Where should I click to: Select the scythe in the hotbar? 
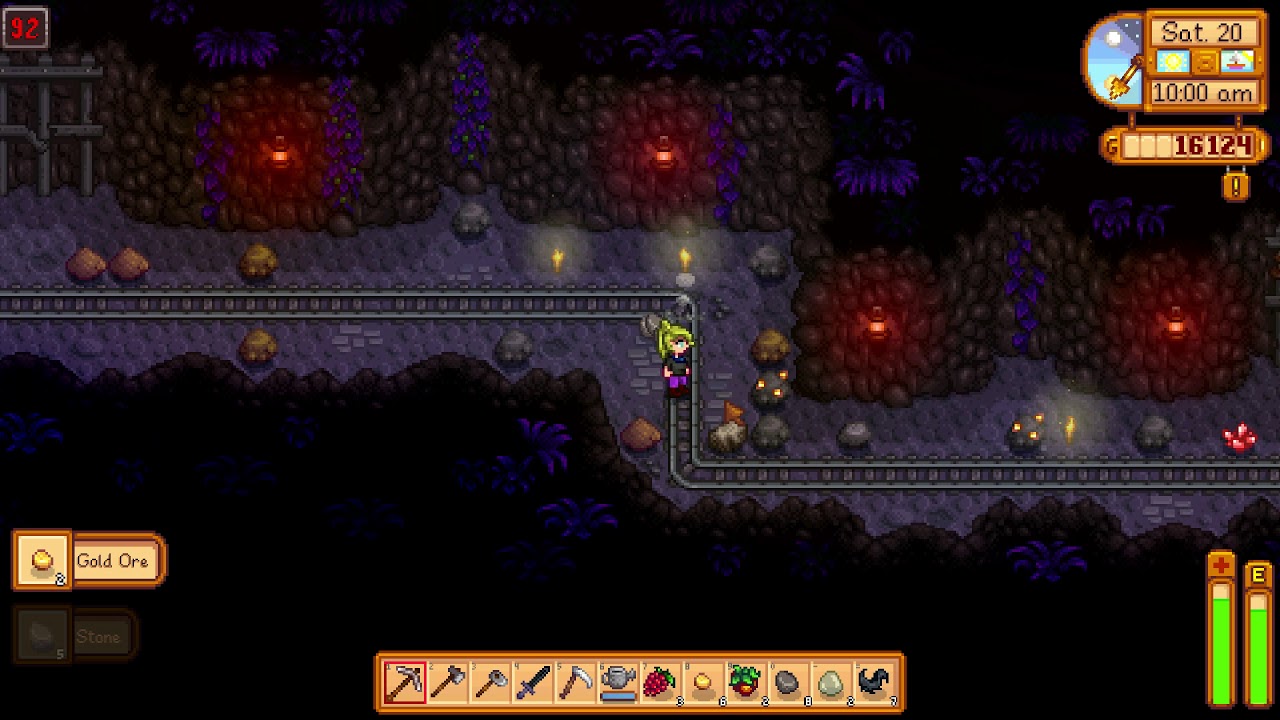[x=576, y=683]
